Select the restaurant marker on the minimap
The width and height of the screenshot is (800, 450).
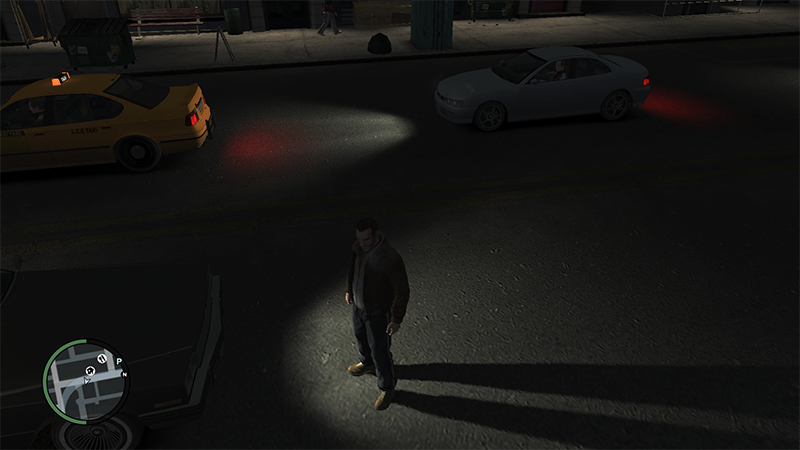click(101, 356)
